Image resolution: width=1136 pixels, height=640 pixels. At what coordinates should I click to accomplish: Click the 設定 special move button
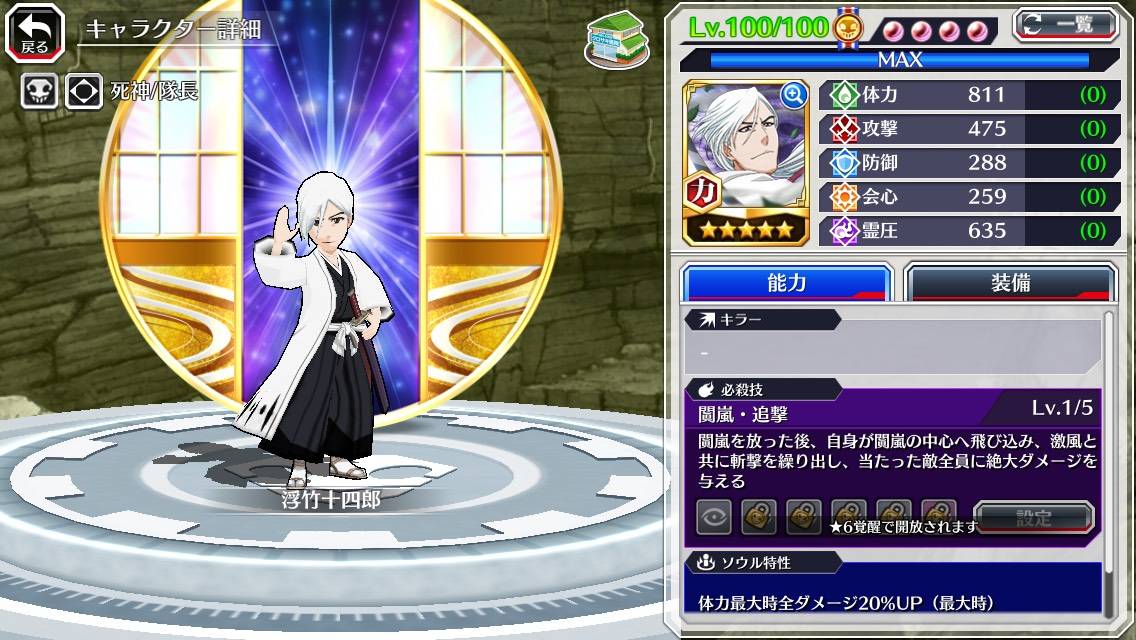[1033, 518]
